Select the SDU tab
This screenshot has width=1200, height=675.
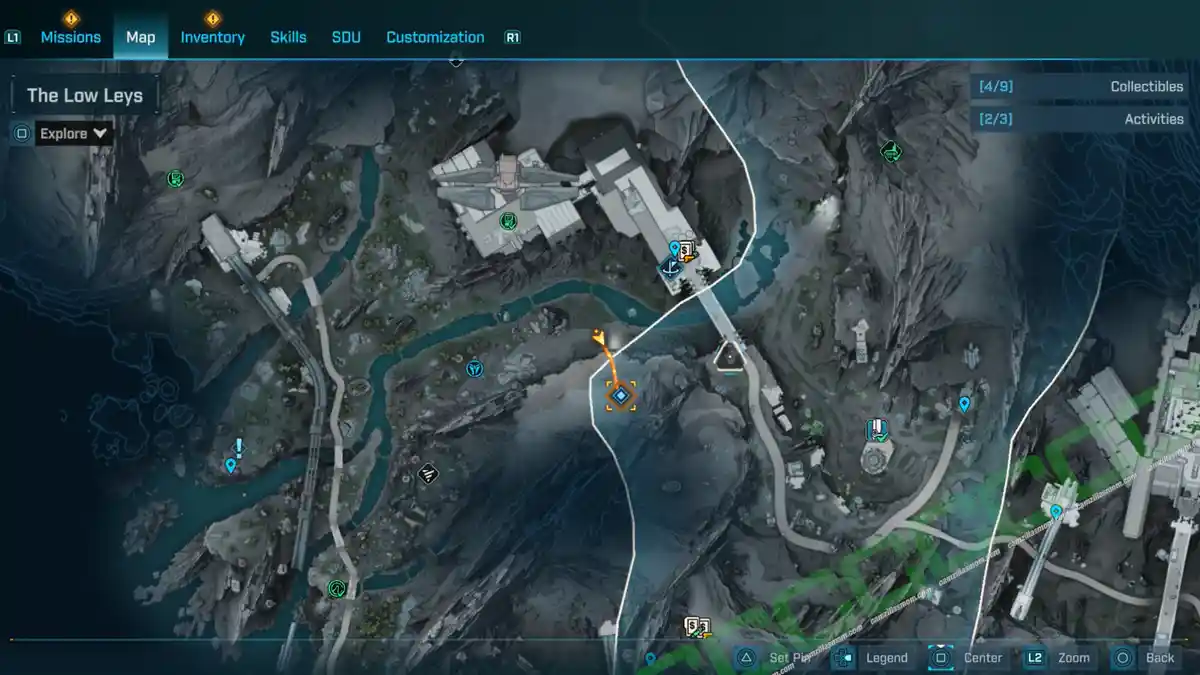click(346, 37)
